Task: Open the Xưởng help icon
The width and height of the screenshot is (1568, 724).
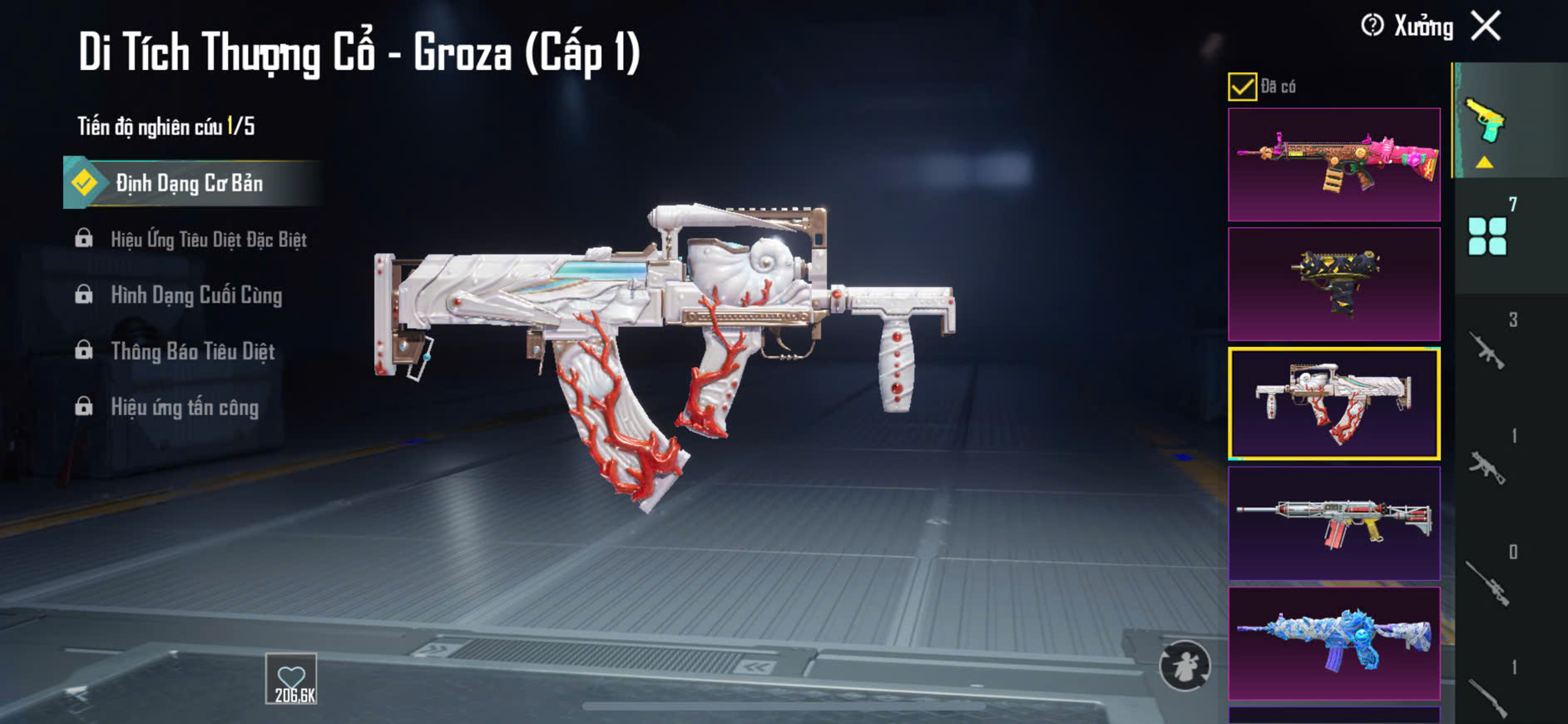Action: pyautogui.click(x=1372, y=26)
